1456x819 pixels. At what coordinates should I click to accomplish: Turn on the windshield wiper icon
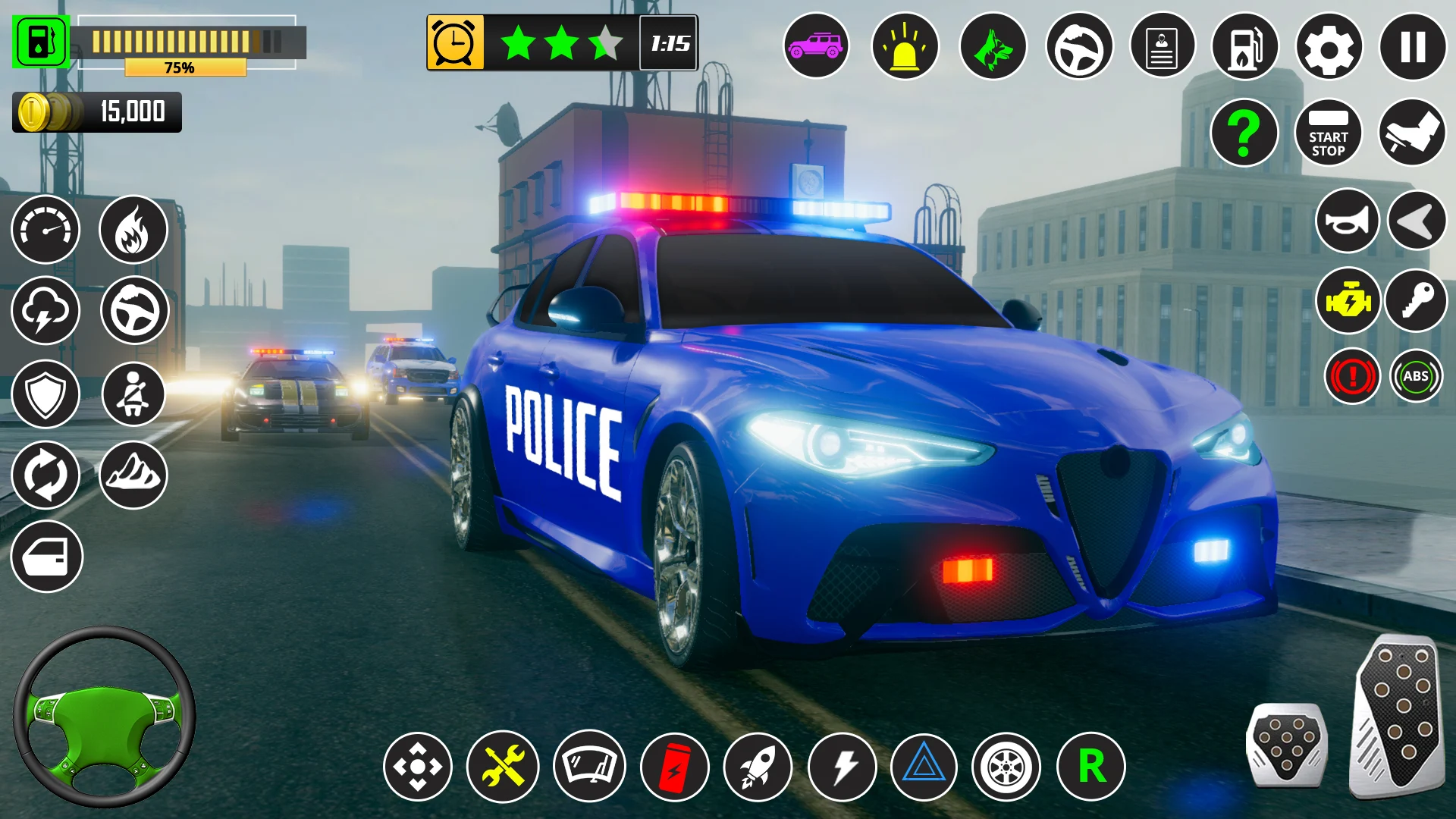click(589, 767)
